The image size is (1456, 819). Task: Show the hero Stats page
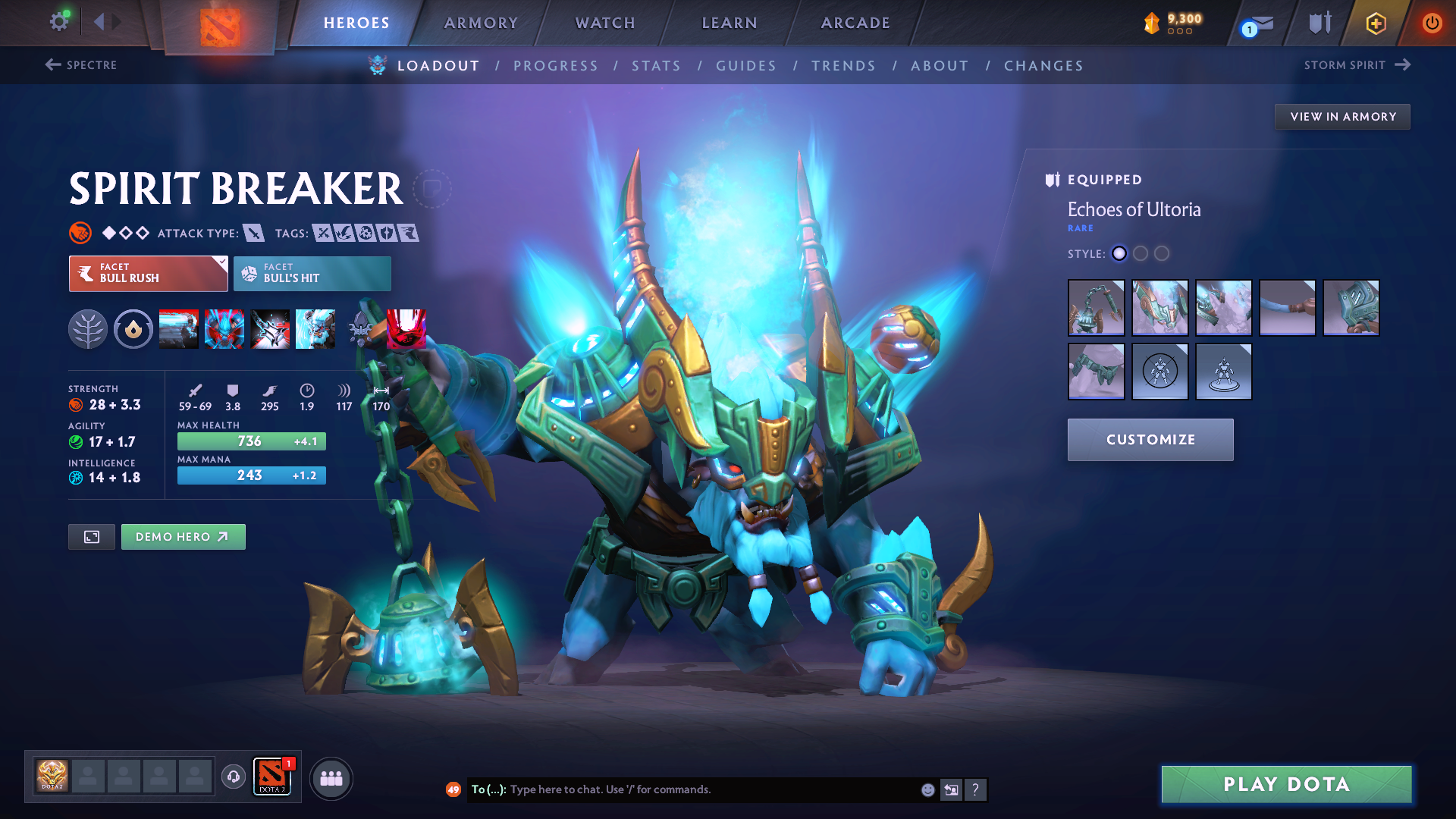(656, 66)
